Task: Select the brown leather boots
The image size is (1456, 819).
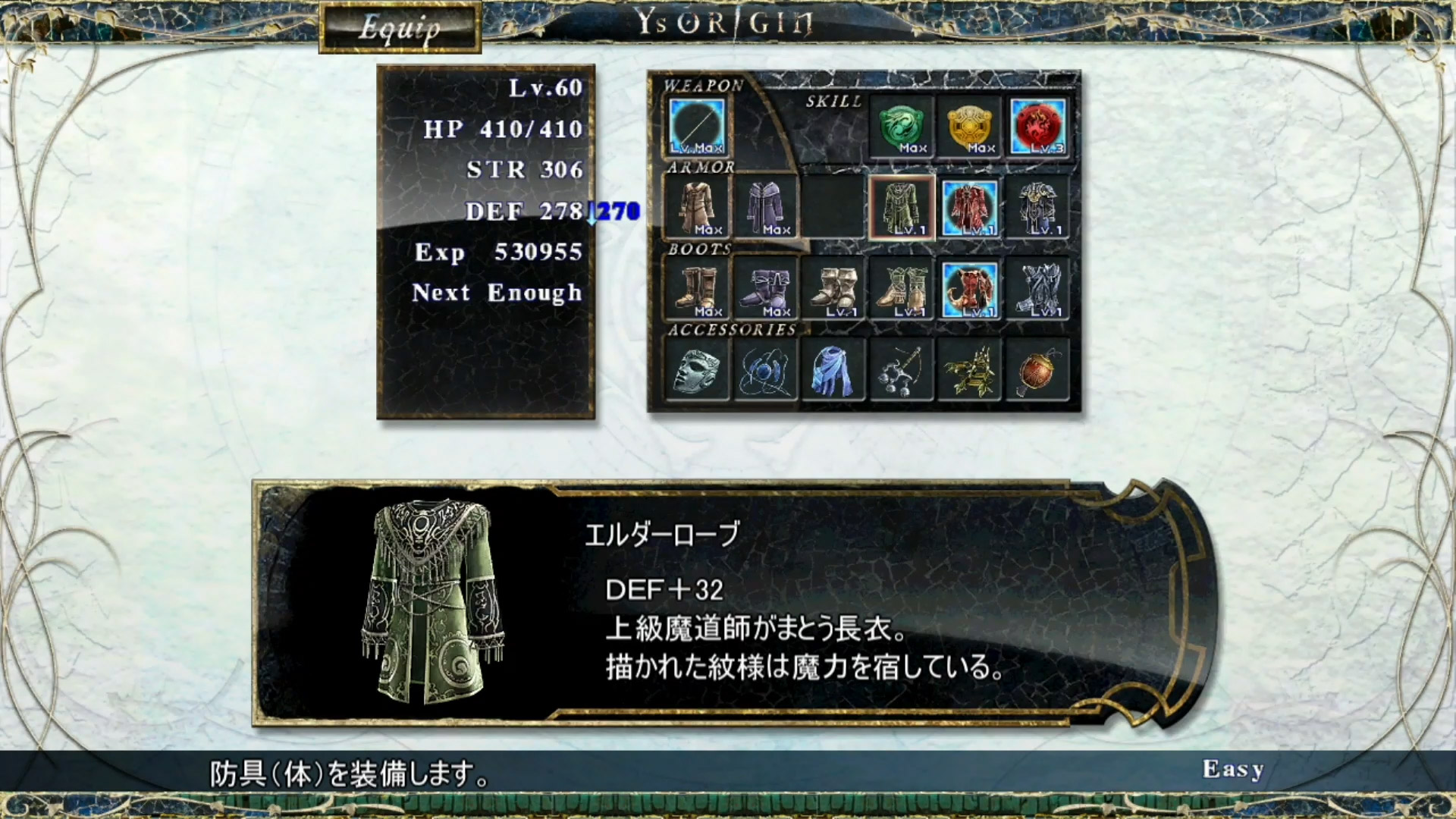Action: pyautogui.click(x=697, y=289)
